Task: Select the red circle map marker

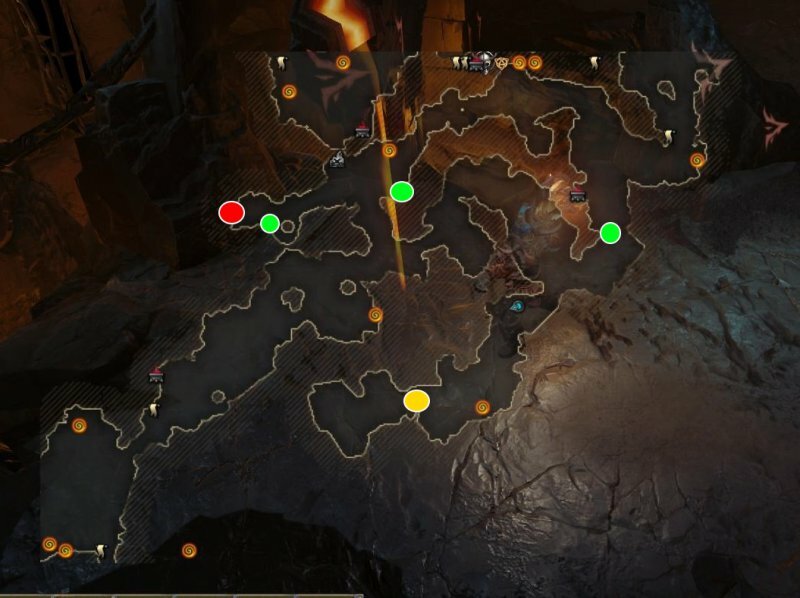Action: [x=231, y=212]
